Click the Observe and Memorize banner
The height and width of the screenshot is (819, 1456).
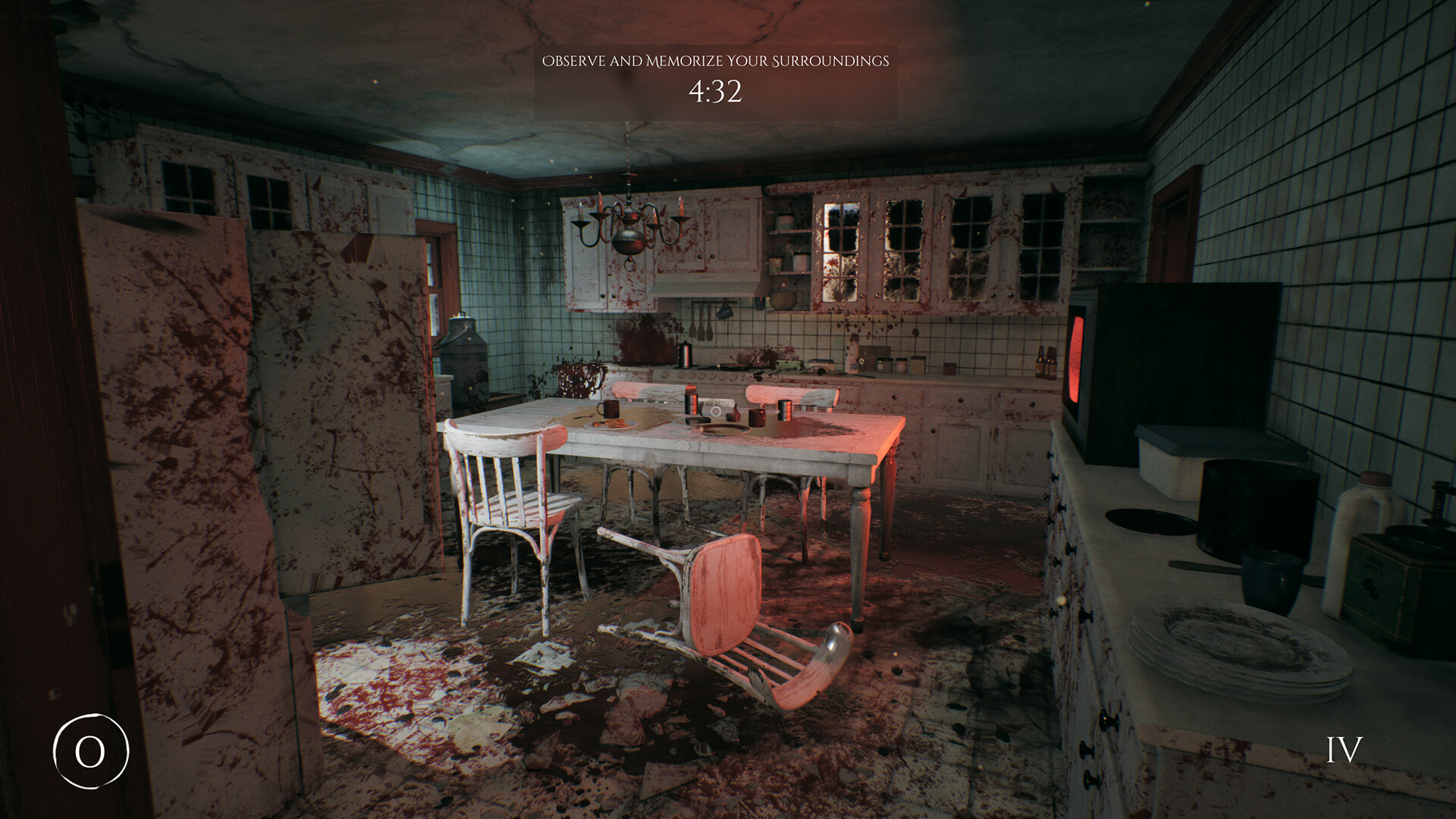click(715, 61)
